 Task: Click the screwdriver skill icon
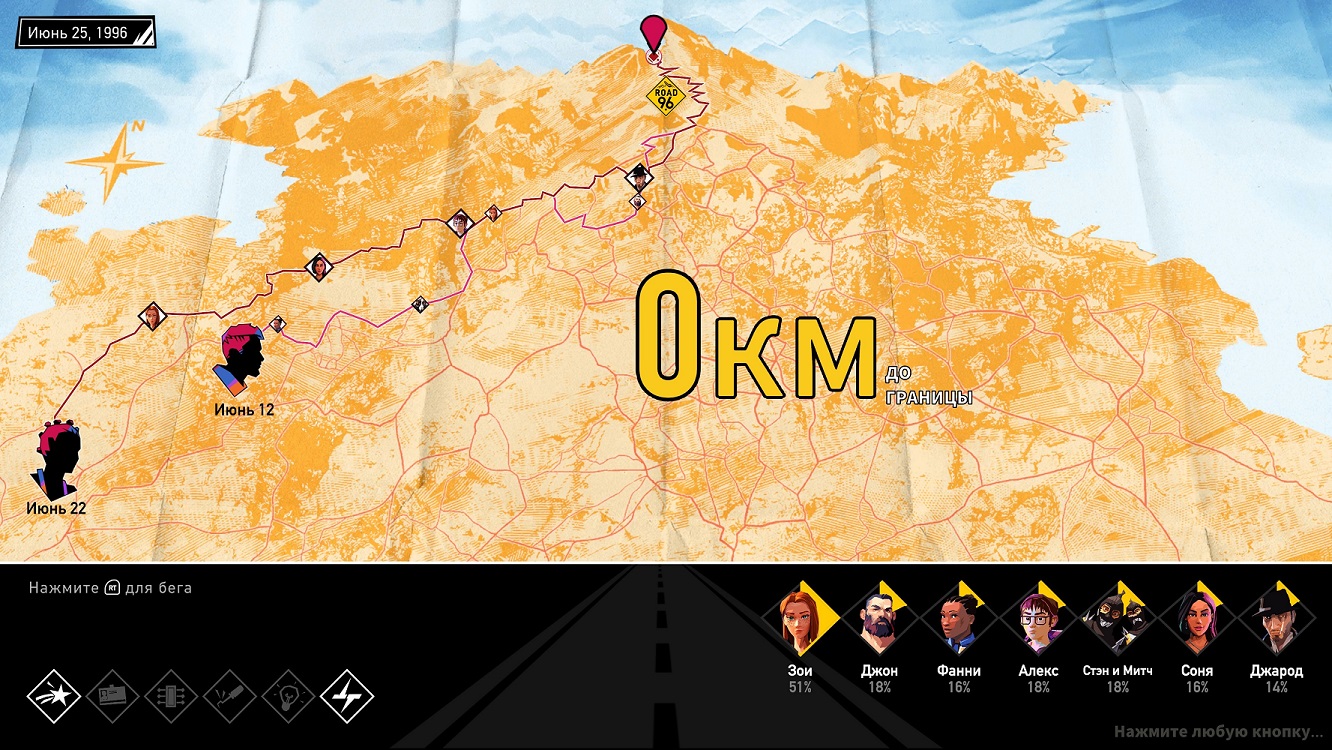point(230,696)
